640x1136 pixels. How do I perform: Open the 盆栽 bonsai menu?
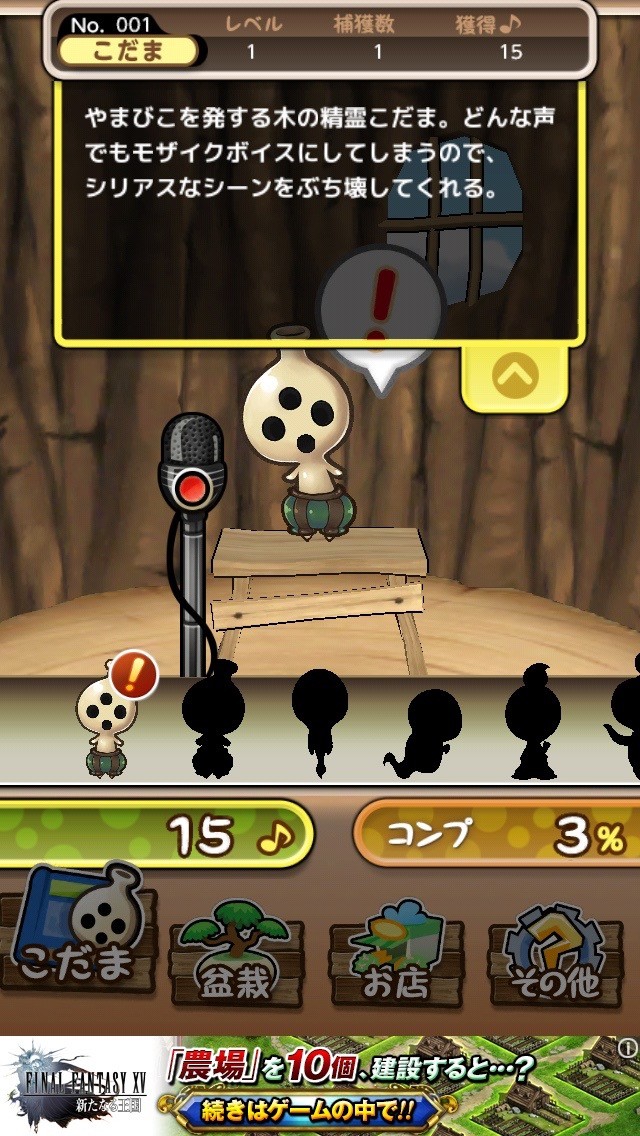click(x=238, y=952)
